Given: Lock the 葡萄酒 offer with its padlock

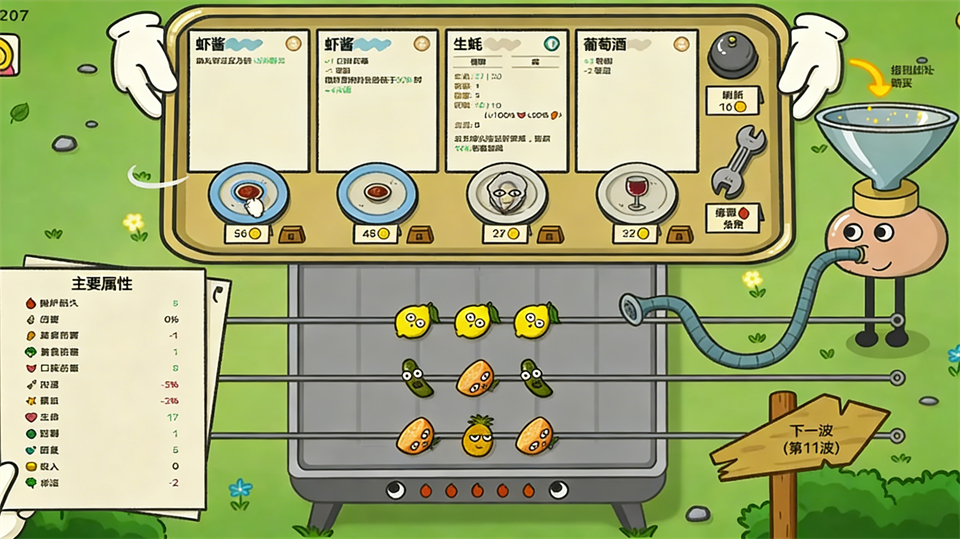Looking at the screenshot, I should [x=680, y=235].
